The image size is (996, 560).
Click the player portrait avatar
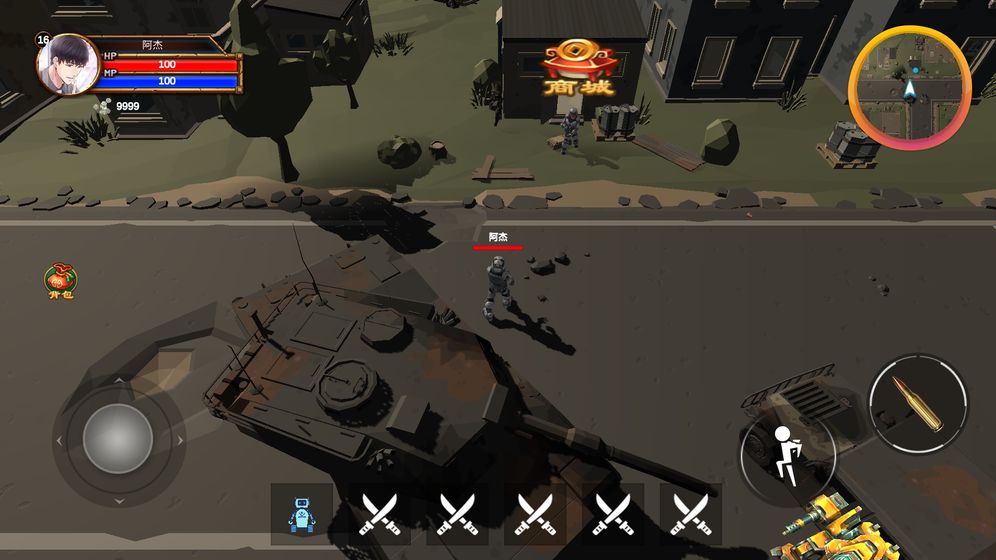pos(67,63)
